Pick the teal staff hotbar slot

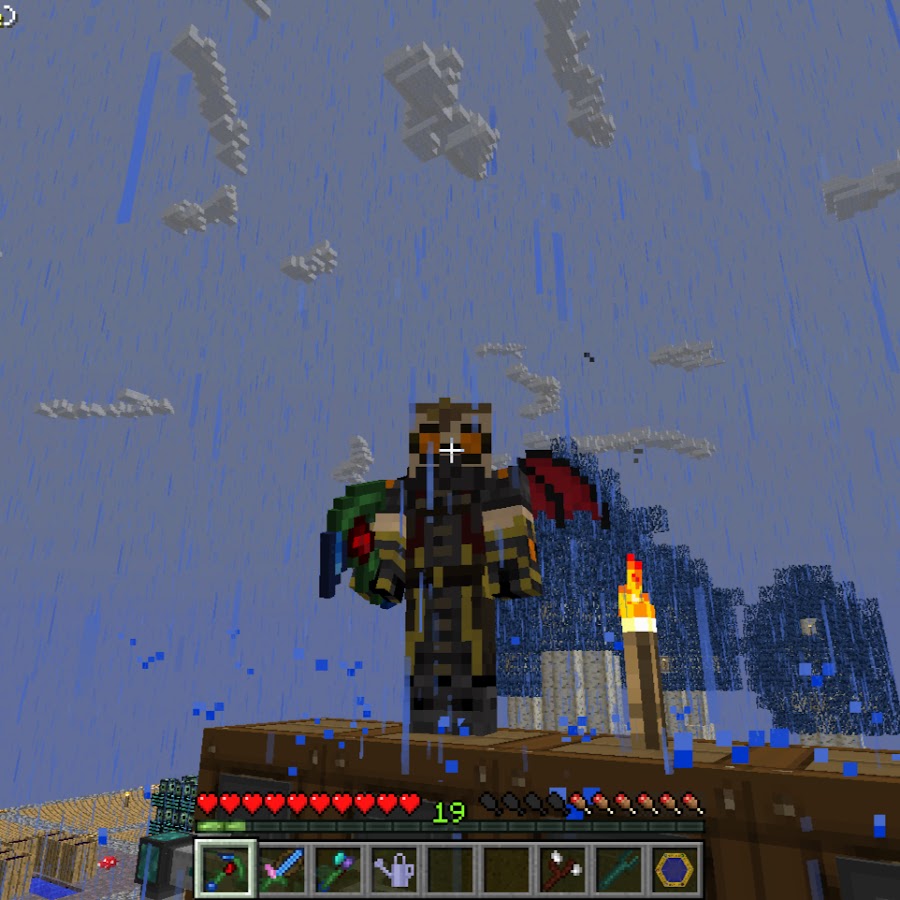(x=619, y=868)
